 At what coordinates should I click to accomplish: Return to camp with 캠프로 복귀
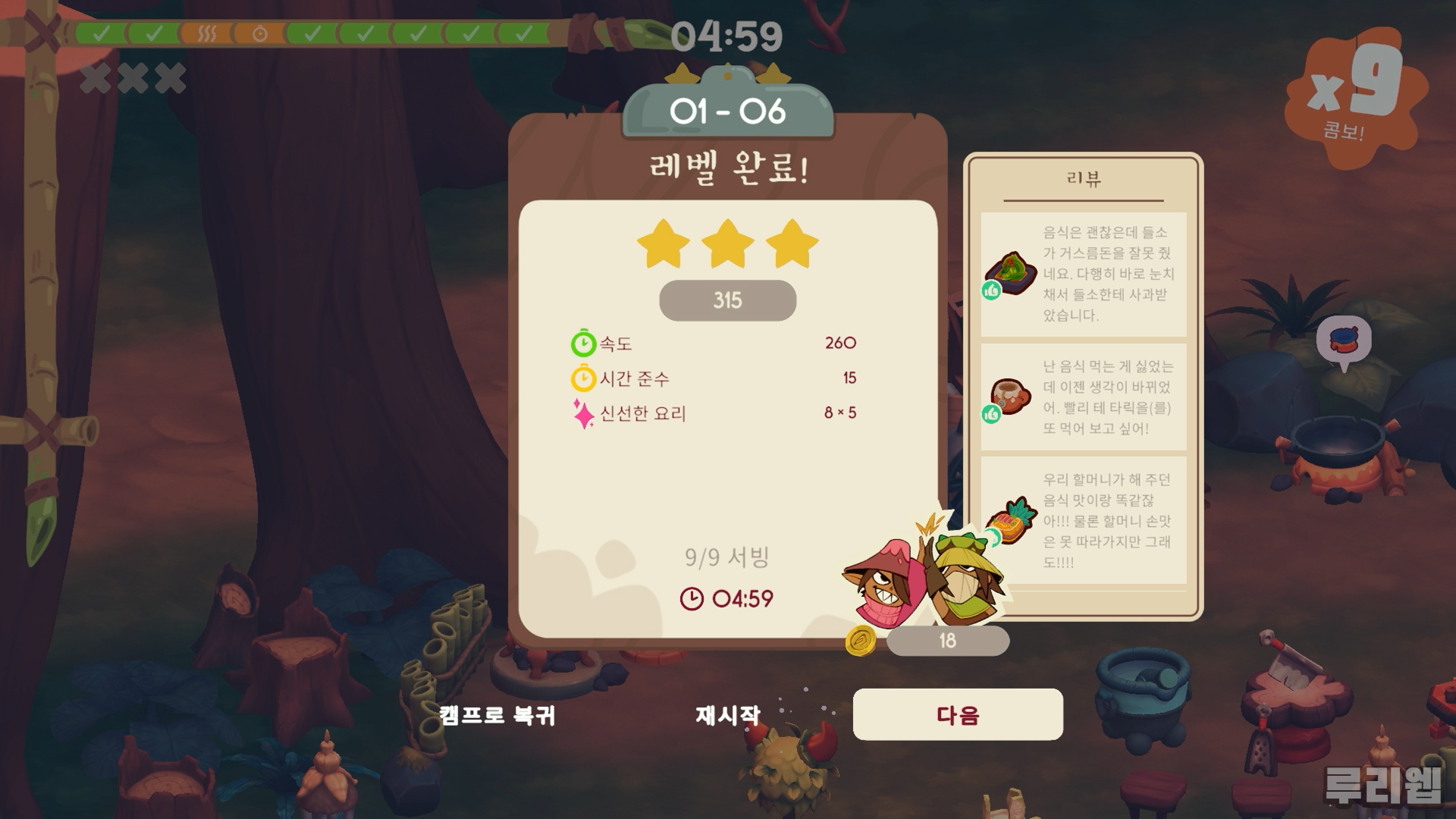tap(497, 715)
